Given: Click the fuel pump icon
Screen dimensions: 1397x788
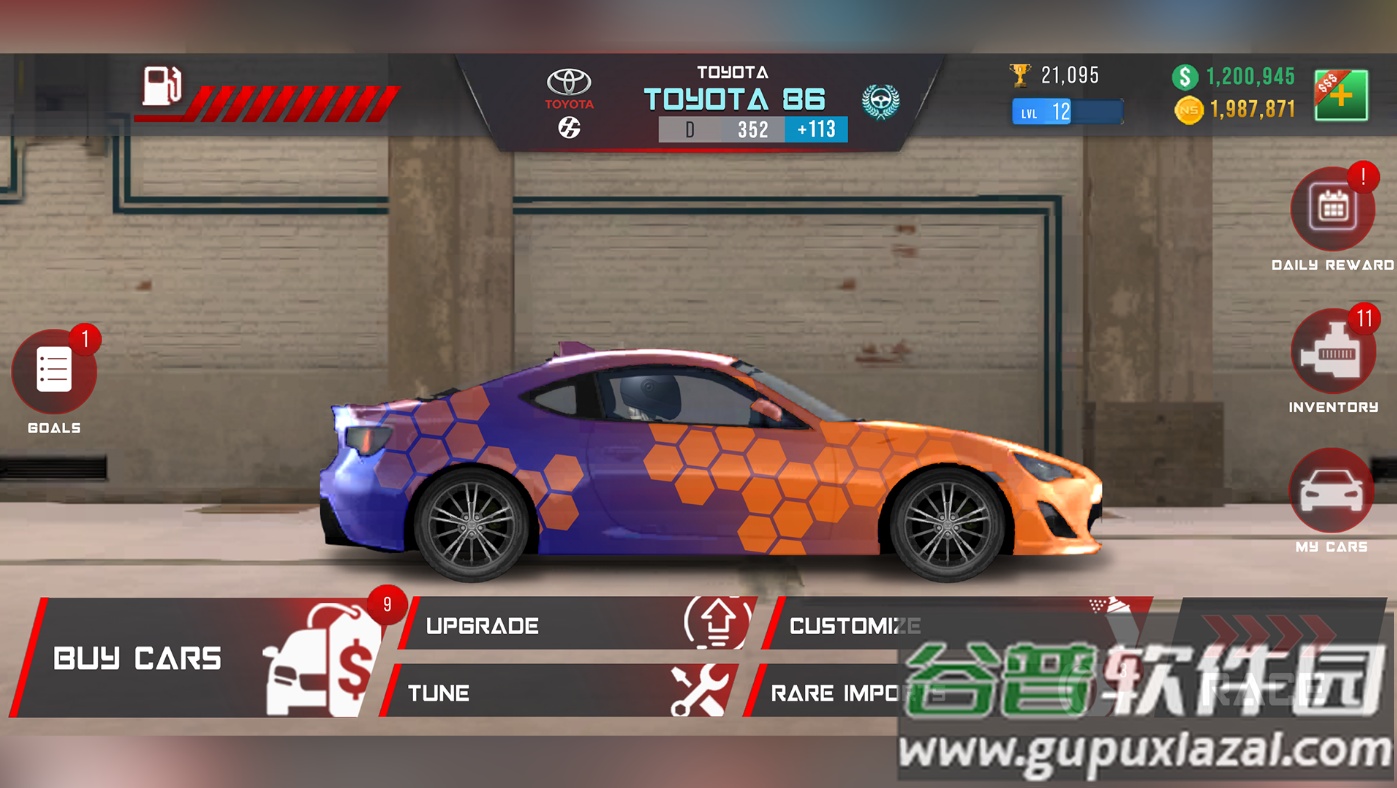Looking at the screenshot, I should pyautogui.click(x=161, y=86).
